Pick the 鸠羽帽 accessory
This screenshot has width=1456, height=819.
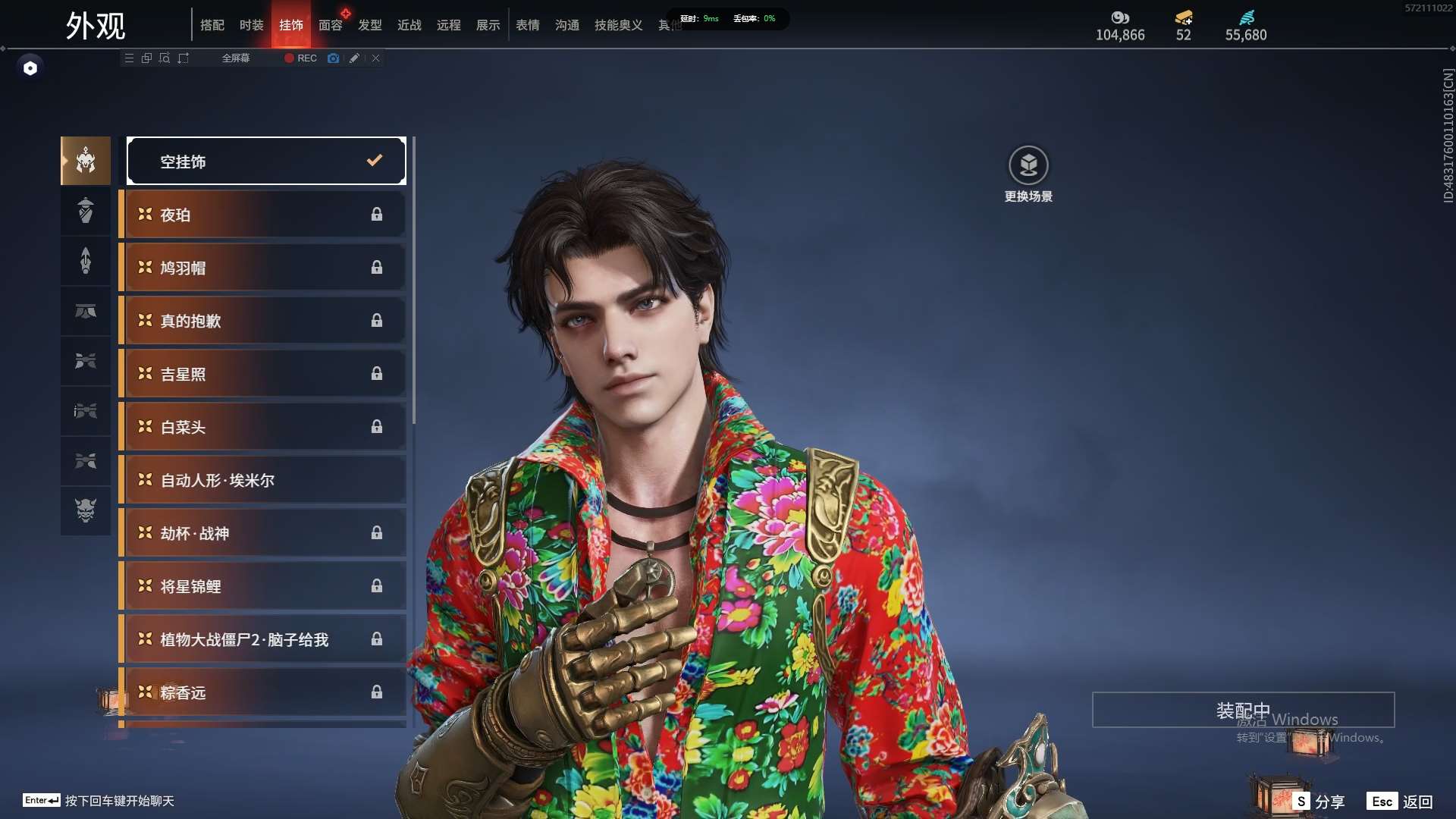(x=262, y=268)
